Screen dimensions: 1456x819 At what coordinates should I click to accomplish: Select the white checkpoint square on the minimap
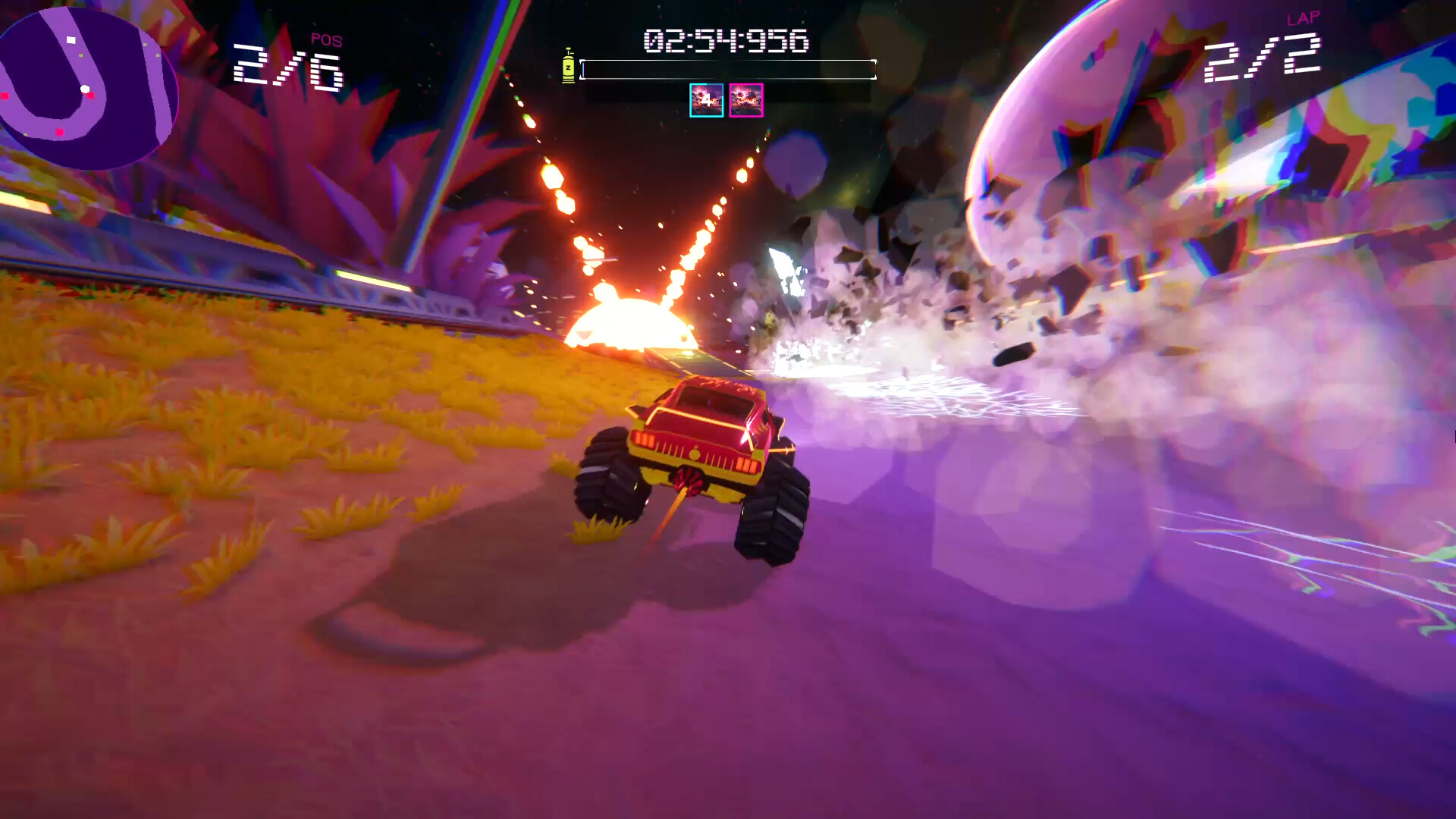click(x=71, y=40)
